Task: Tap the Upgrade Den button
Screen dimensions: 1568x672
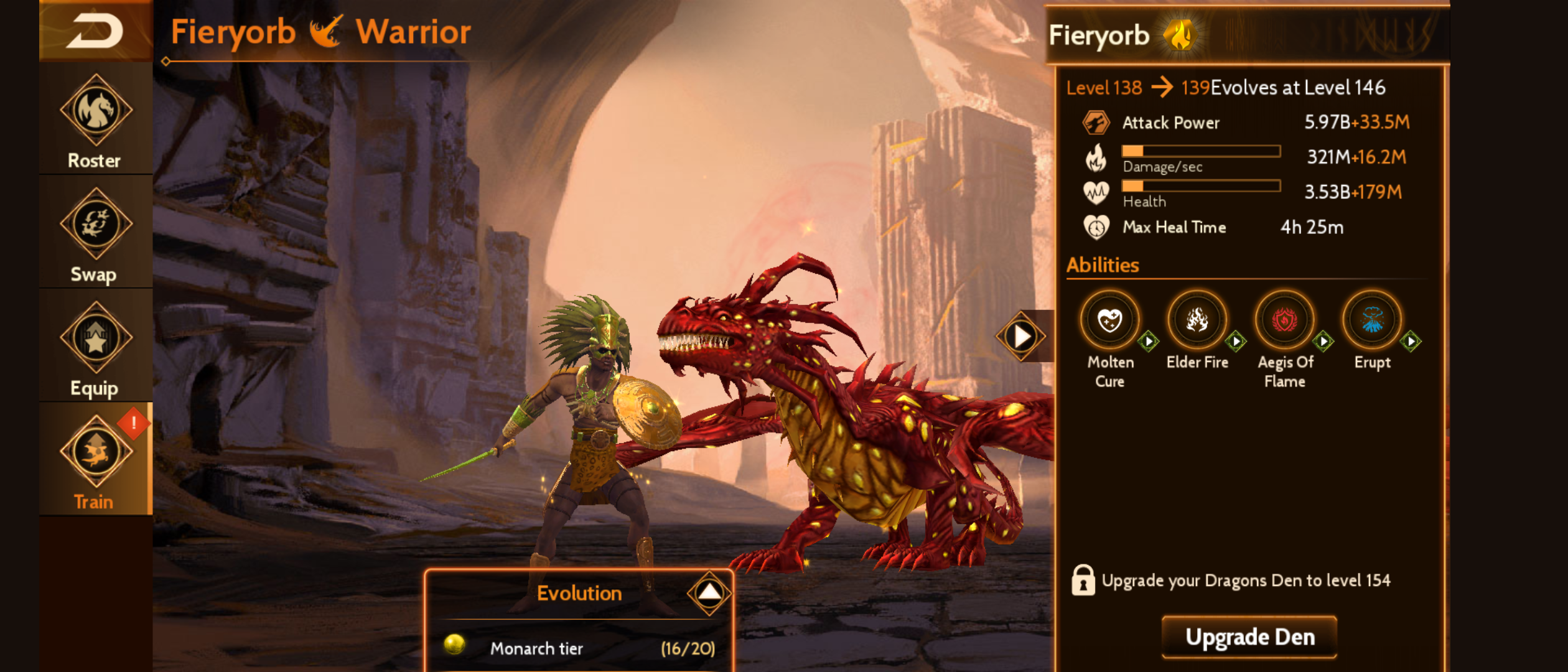Action: pos(1249,637)
